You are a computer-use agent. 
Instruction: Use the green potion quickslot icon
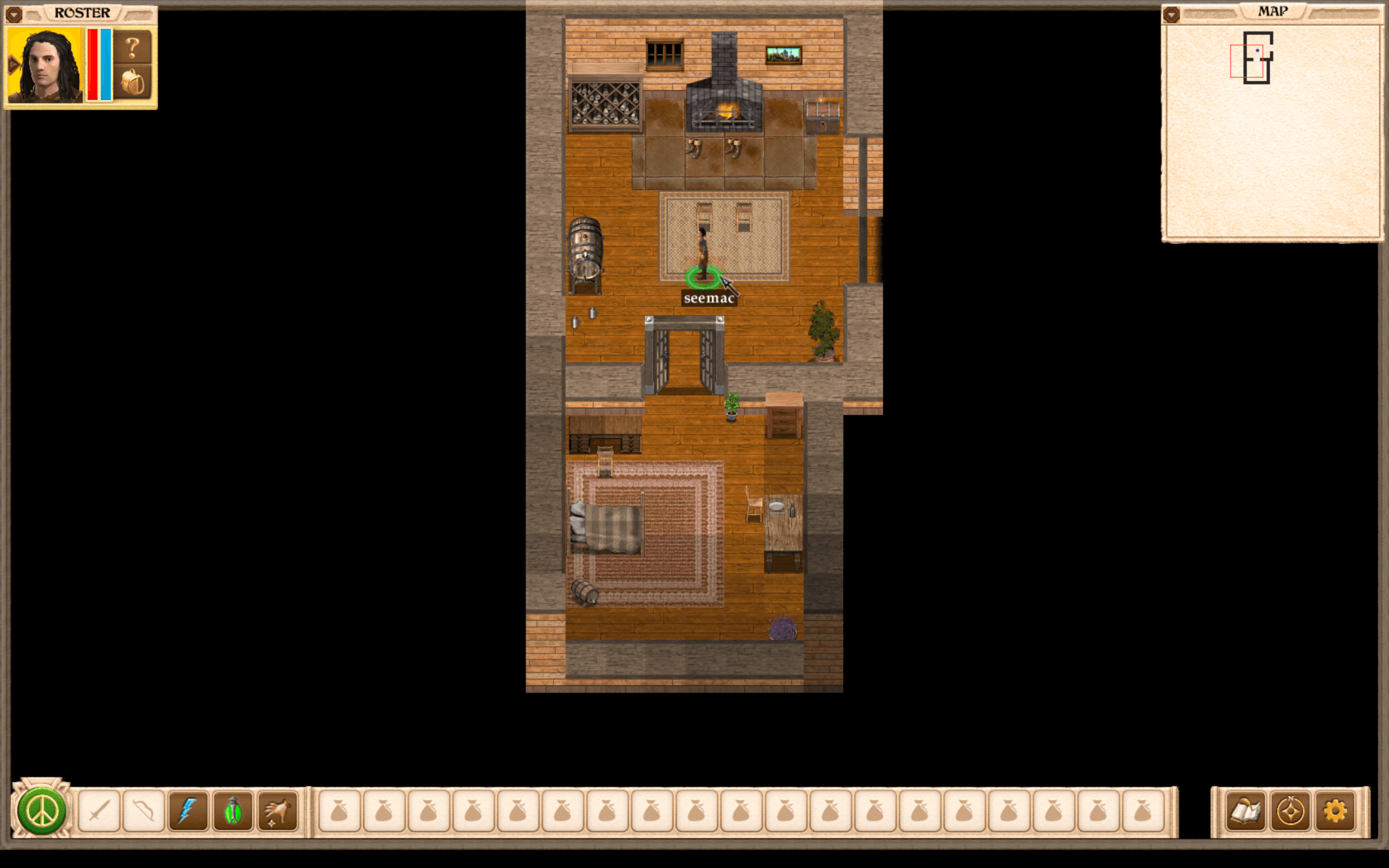(x=232, y=808)
